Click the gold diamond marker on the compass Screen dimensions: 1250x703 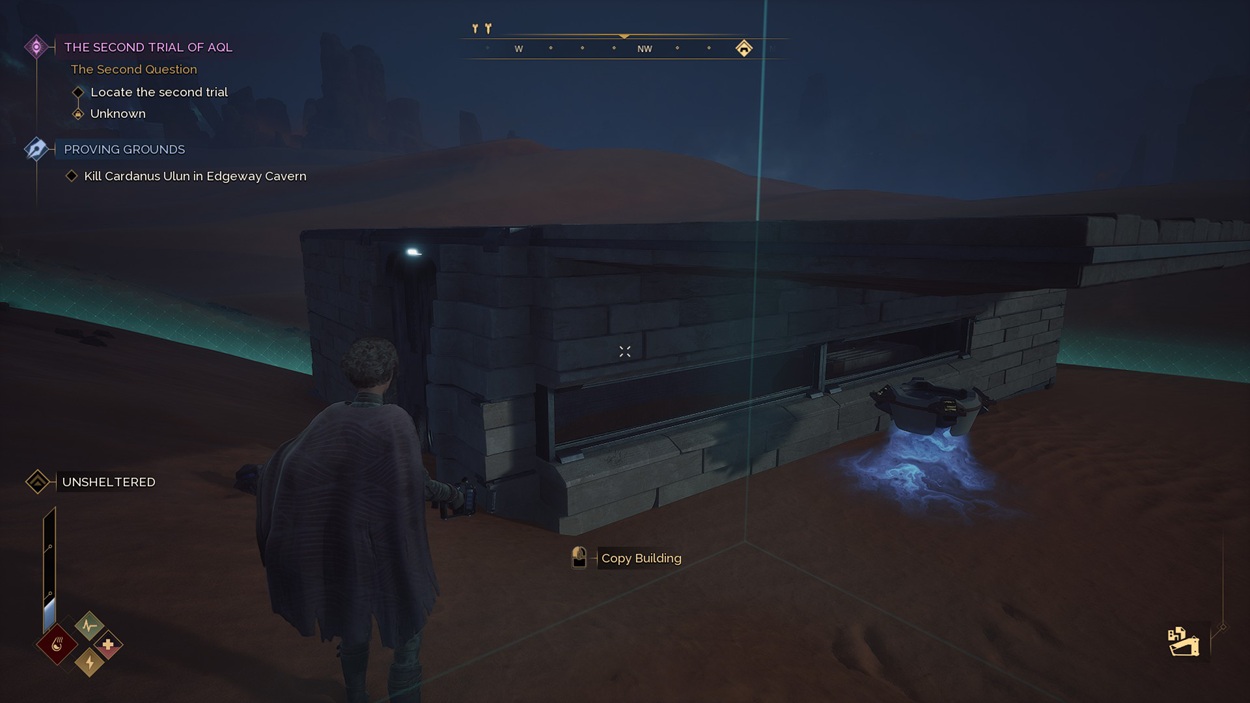pyautogui.click(x=744, y=48)
